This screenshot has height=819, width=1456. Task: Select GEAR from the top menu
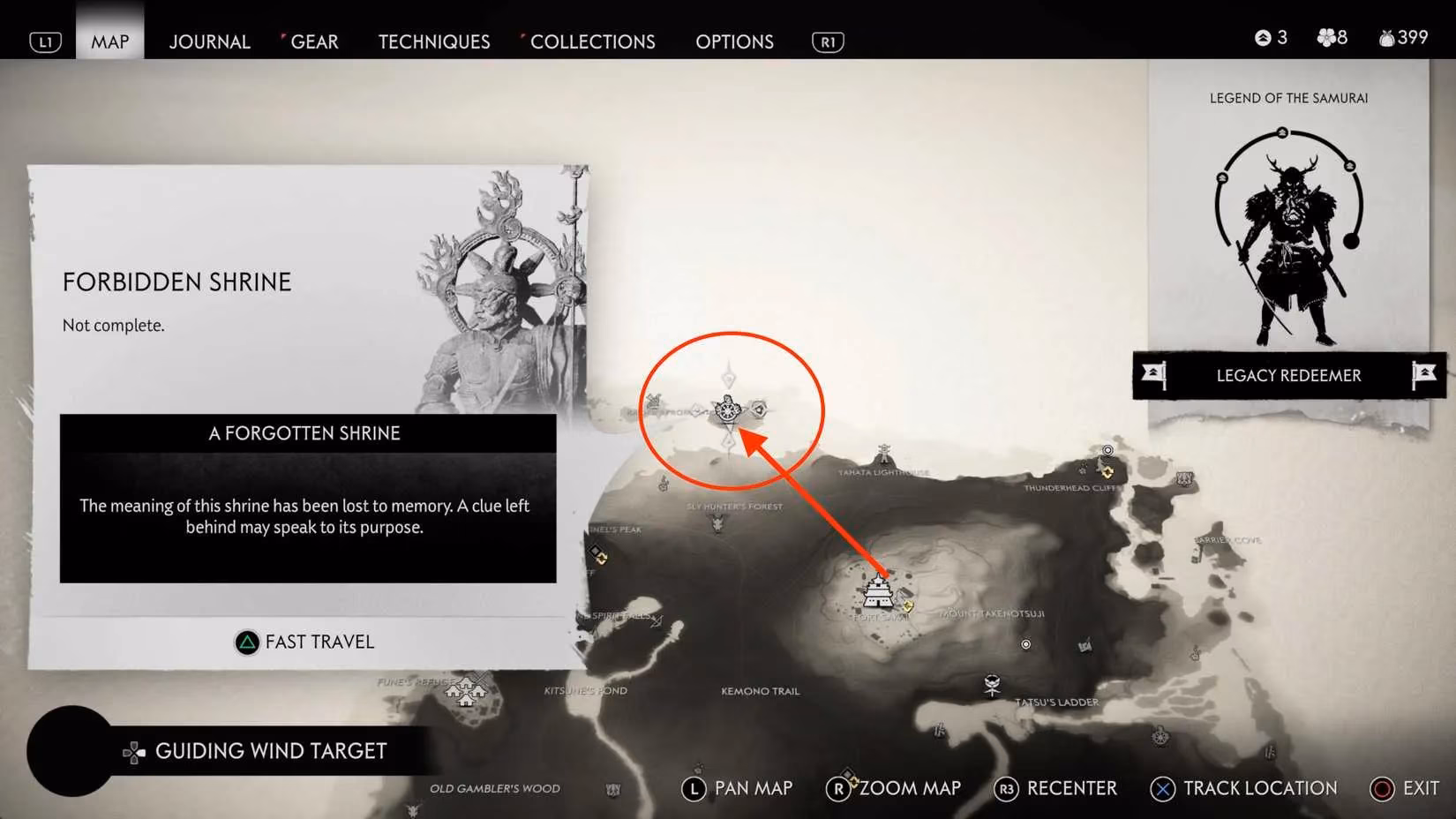tap(313, 41)
